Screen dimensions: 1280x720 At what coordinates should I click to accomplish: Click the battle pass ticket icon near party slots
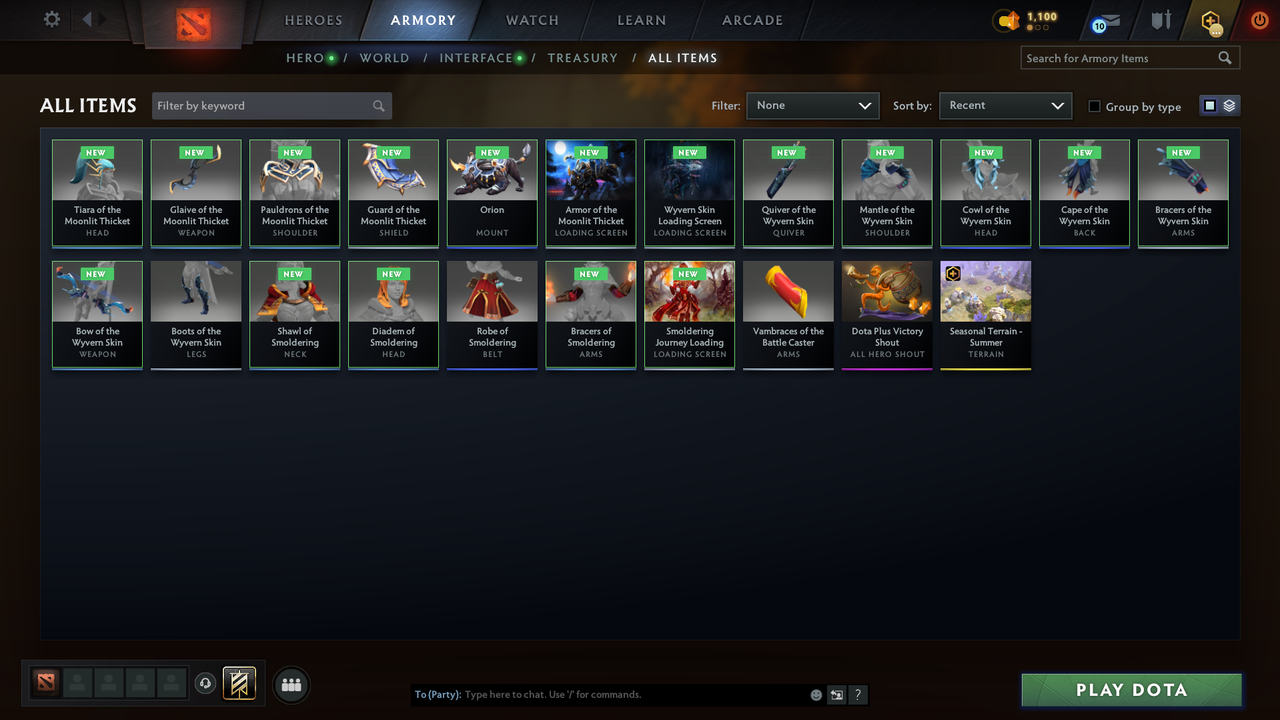[x=239, y=684]
